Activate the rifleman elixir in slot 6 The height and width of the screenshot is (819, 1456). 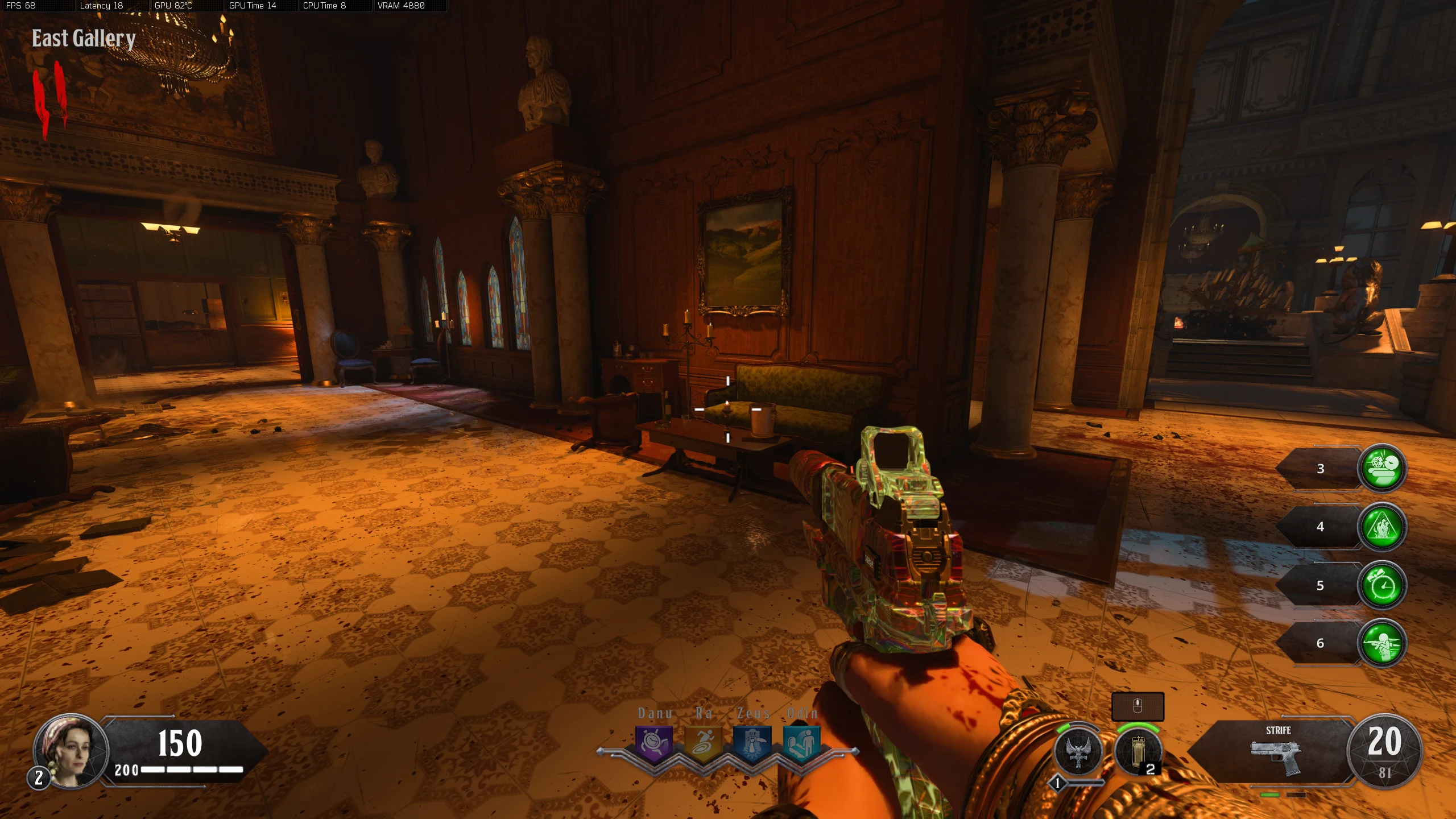pyautogui.click(x=1382, y=643)
